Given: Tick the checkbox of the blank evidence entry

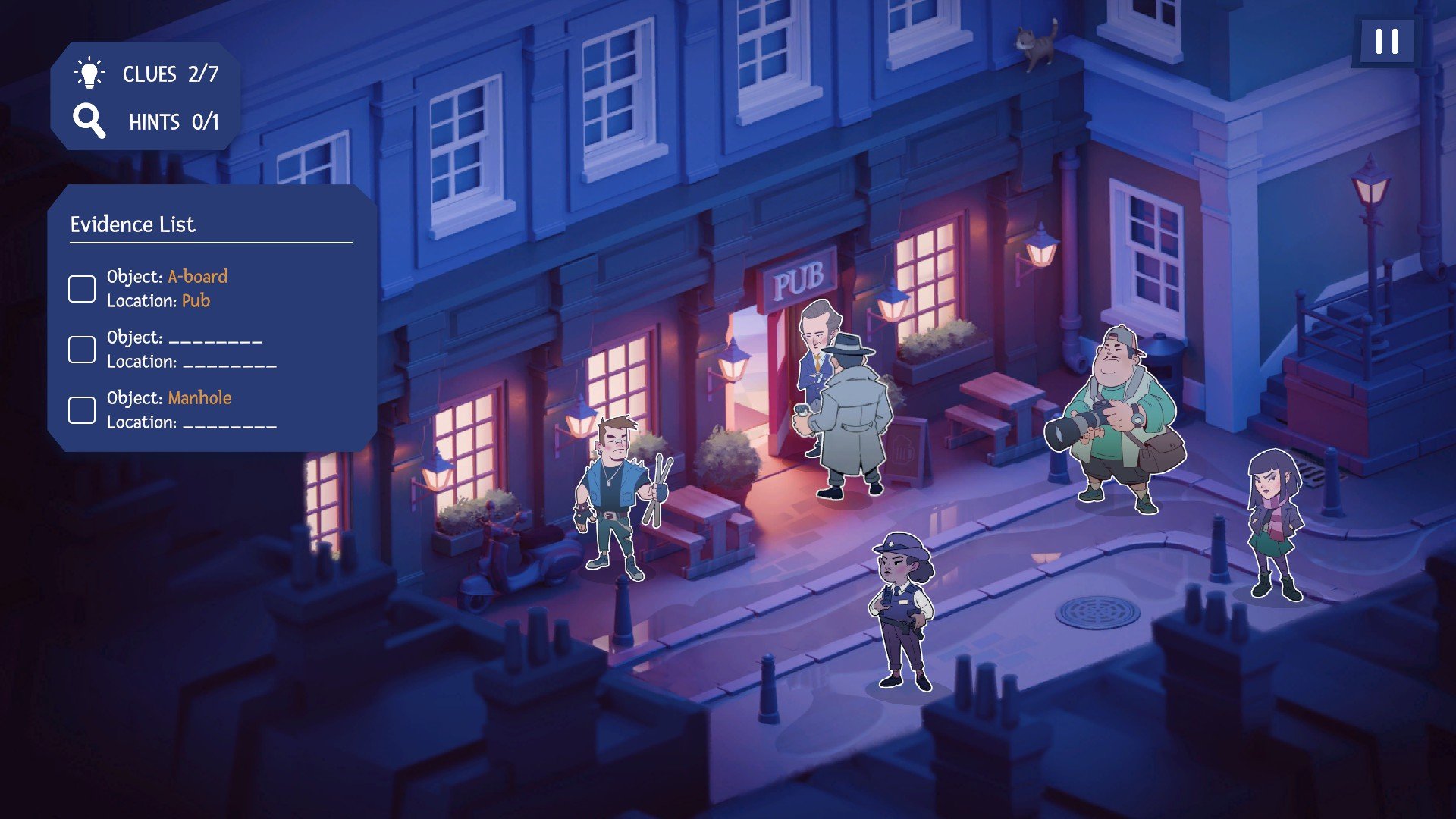Looking at the screenshot, I should pyautogui.click(x=82, y=350).
